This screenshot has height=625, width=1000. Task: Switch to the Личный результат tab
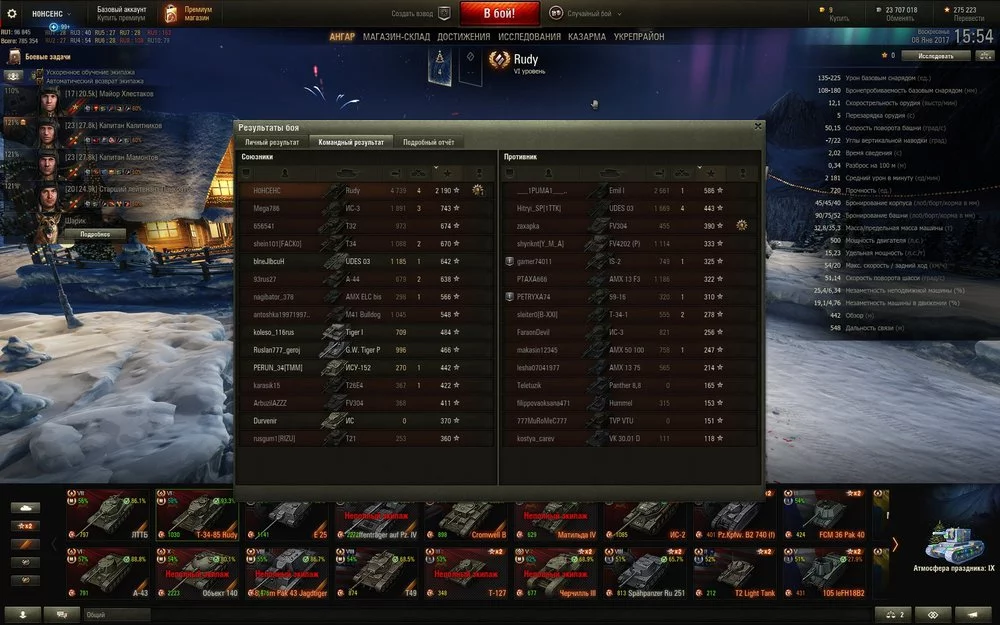click(x=271, y=142)
